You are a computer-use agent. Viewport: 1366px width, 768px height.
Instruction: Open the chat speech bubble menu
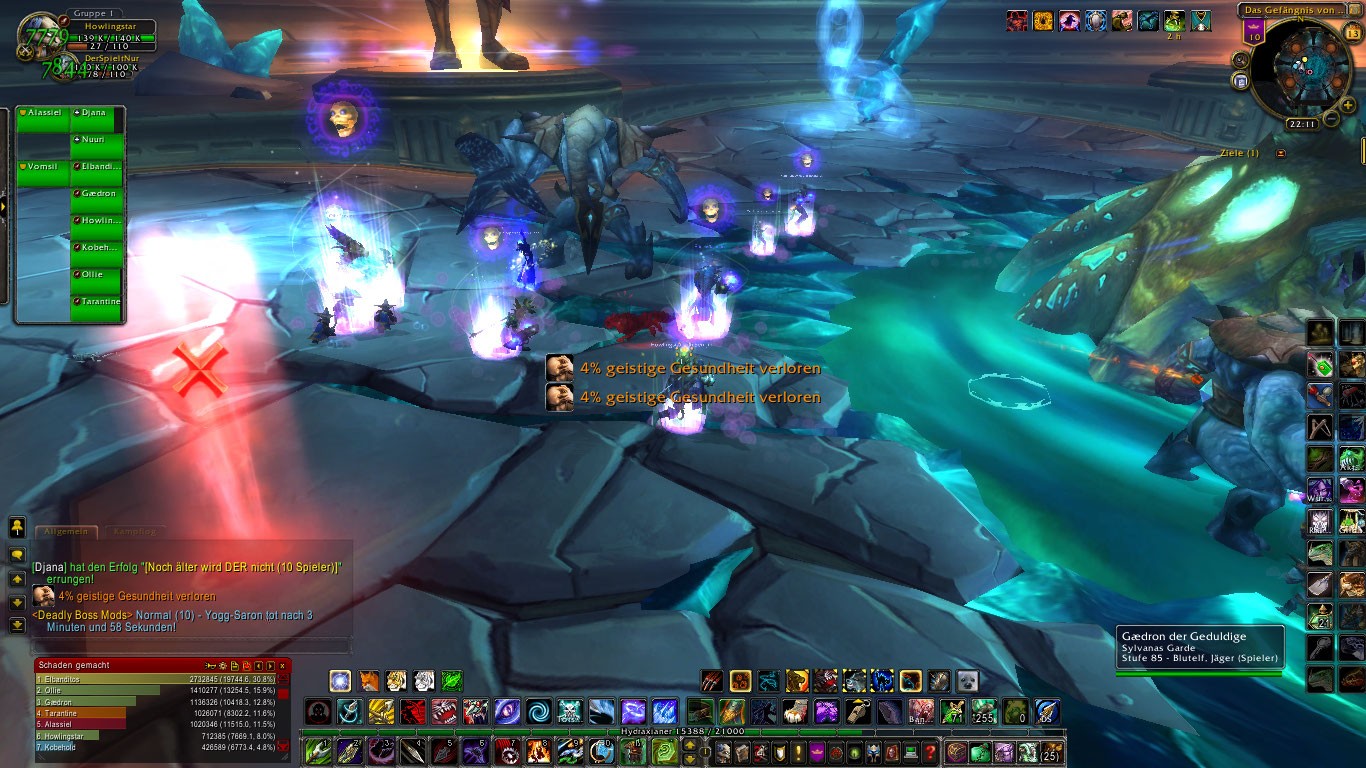[17, 554]
